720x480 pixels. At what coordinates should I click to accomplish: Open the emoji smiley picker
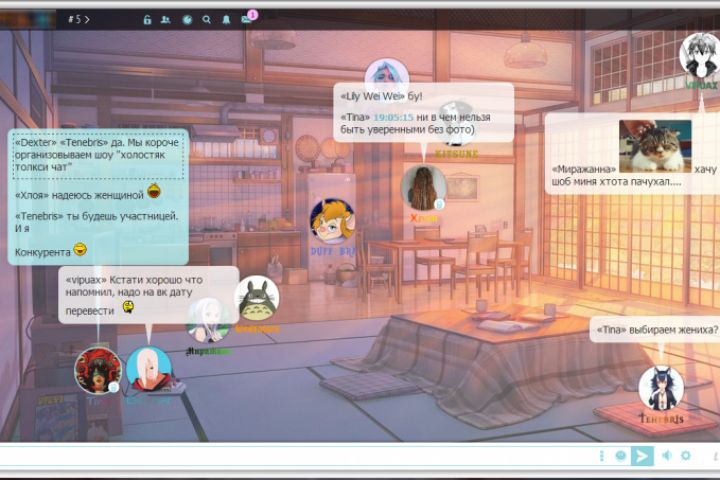tap(620, 456)
